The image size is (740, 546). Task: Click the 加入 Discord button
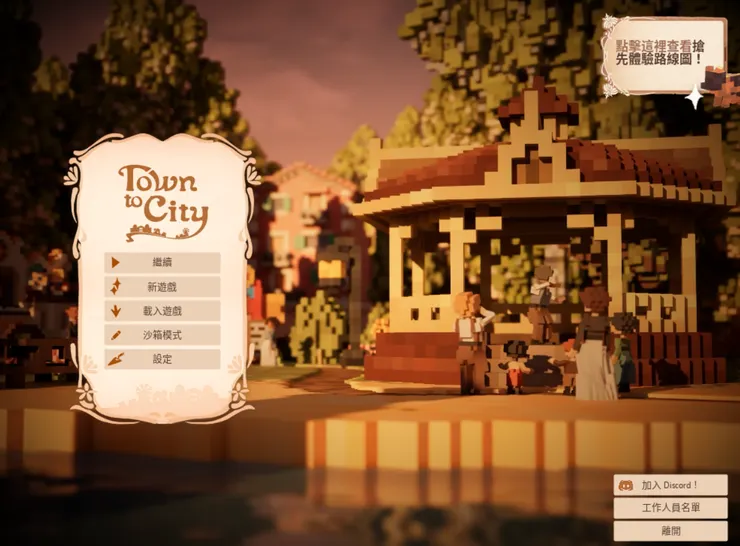pyautogui.click(x=670, y=485)
